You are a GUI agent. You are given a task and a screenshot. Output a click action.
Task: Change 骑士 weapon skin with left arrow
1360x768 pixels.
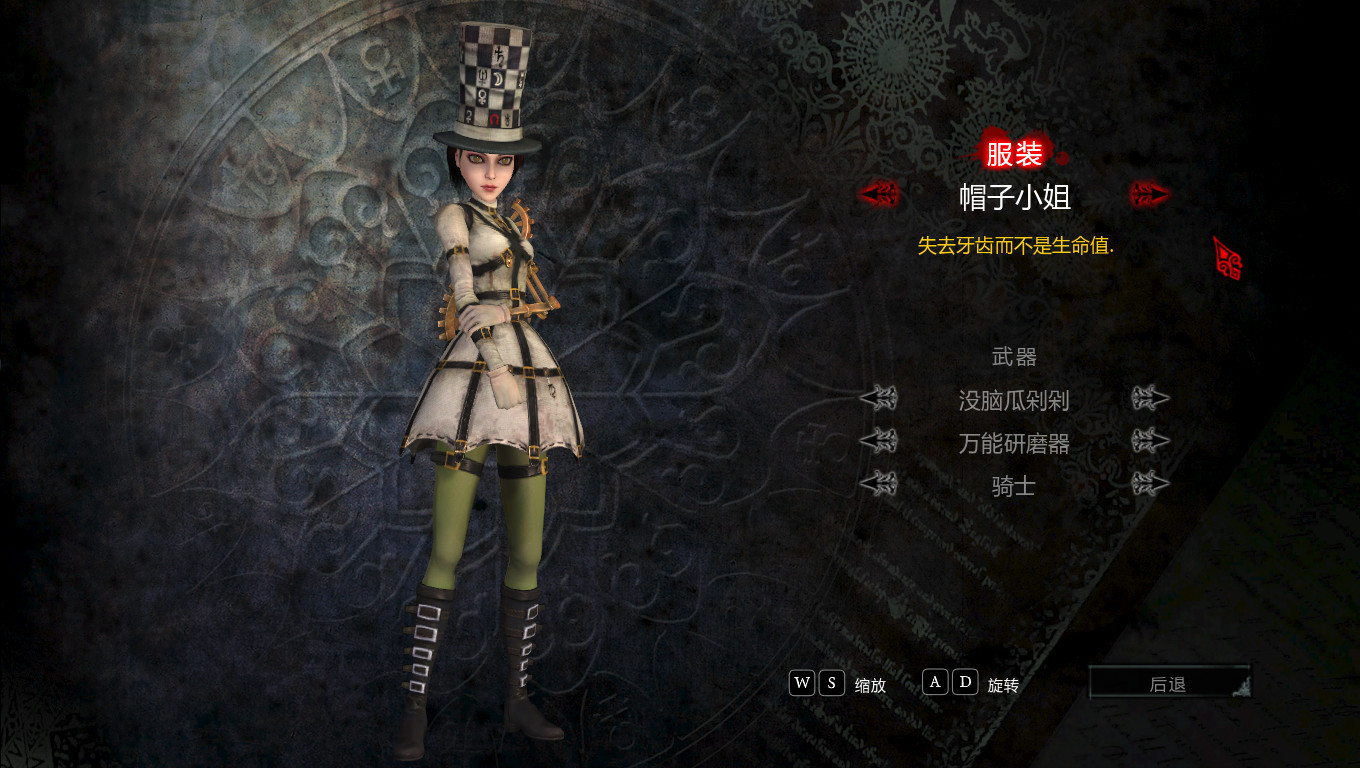(879, 485)
